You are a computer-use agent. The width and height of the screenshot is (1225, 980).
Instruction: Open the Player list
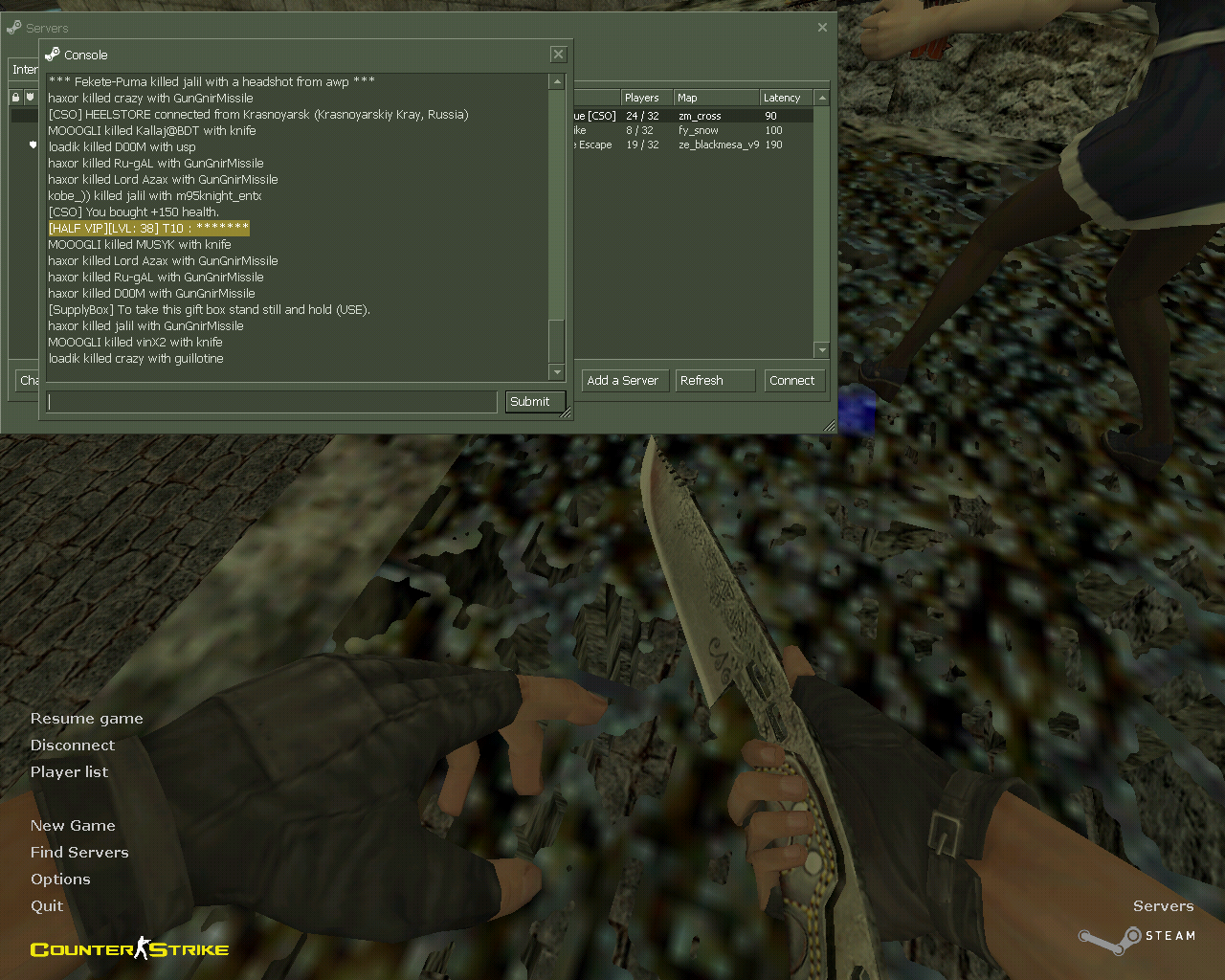pyautogui.click(x=69, y=772)
